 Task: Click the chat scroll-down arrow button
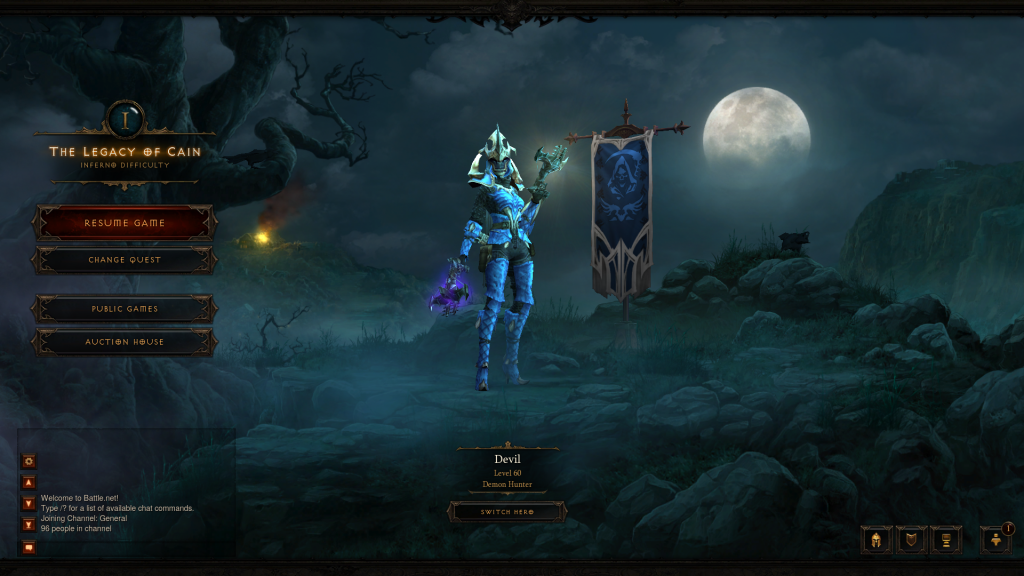pos(29,503)
